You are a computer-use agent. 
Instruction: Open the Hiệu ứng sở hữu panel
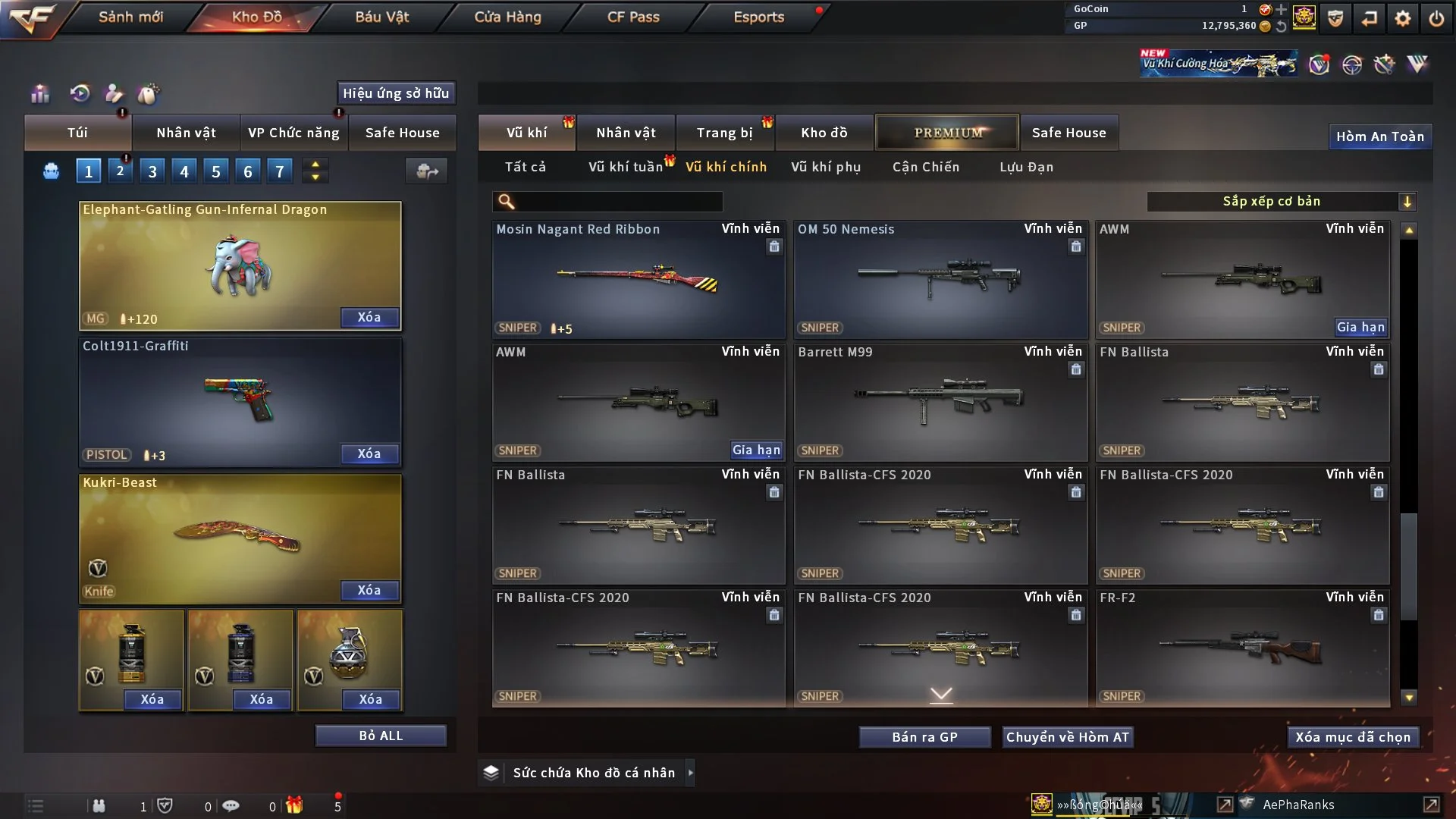396,93
